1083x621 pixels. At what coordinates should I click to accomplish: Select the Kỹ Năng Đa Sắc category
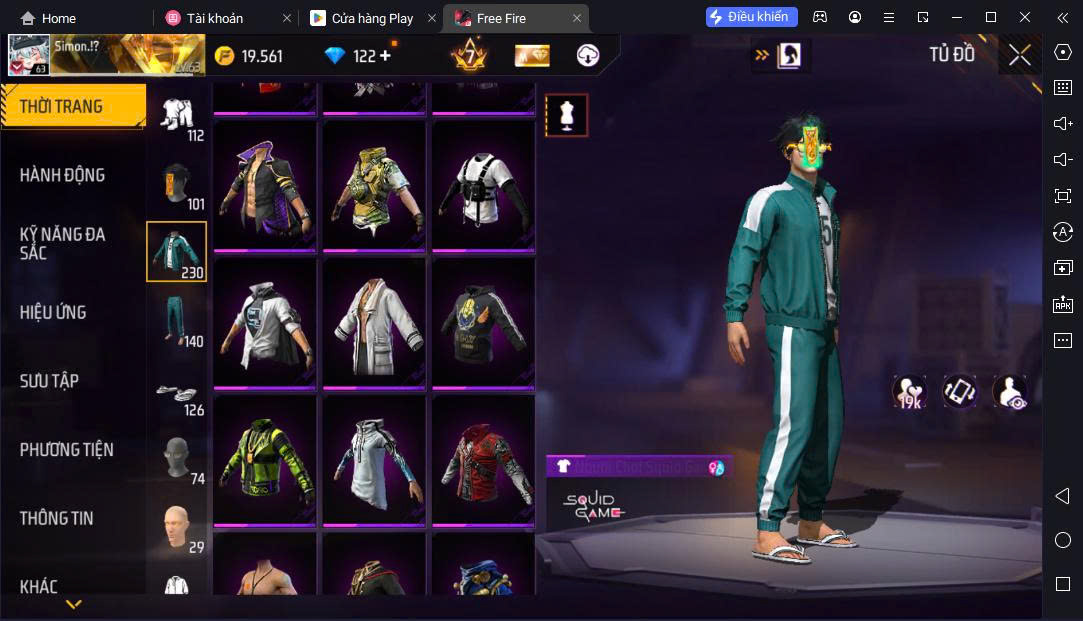click(62, 243)
